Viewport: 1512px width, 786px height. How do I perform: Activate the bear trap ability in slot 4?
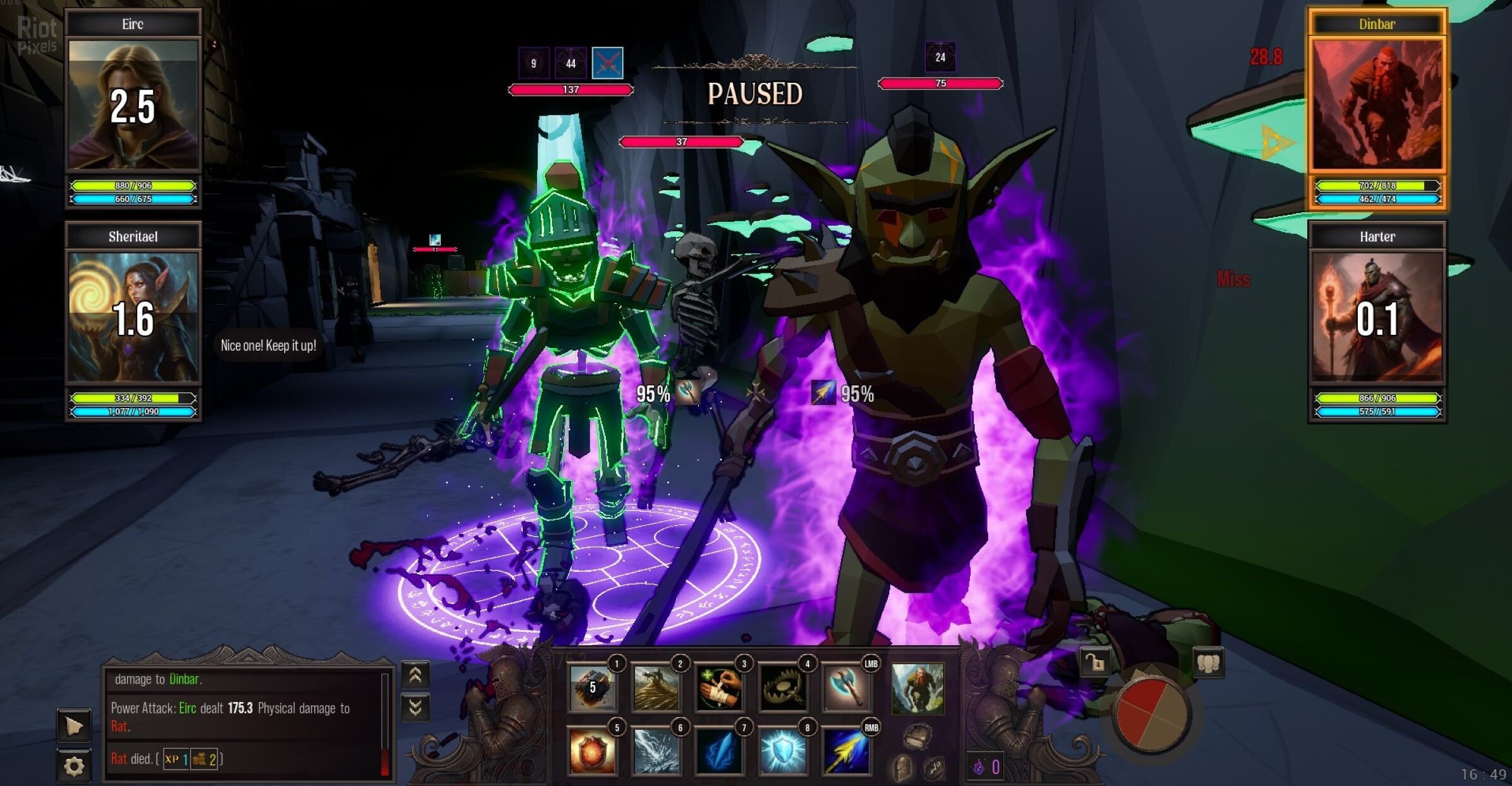[783, 688]
